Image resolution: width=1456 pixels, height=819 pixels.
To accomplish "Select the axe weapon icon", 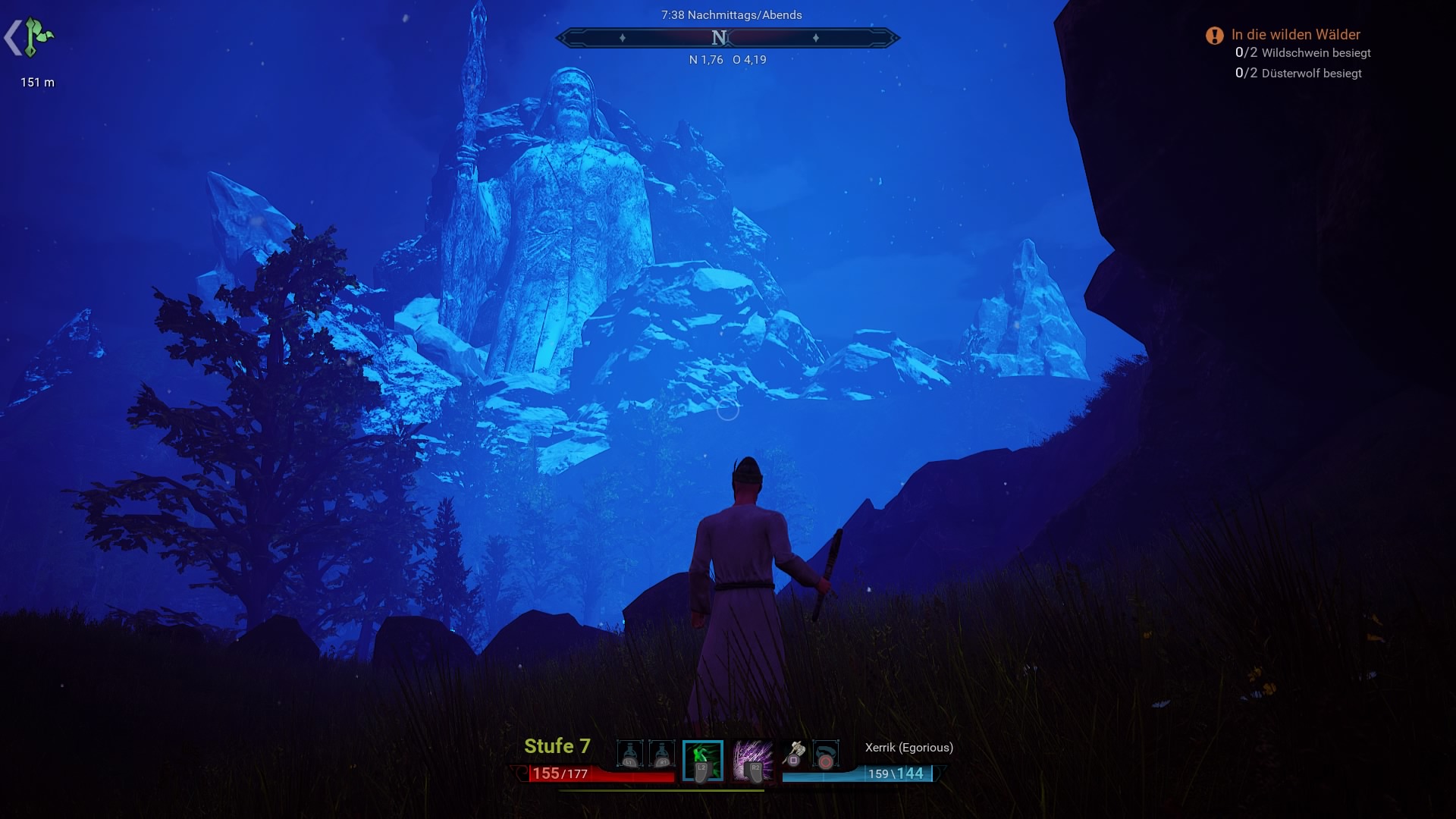I will point(794,754).
